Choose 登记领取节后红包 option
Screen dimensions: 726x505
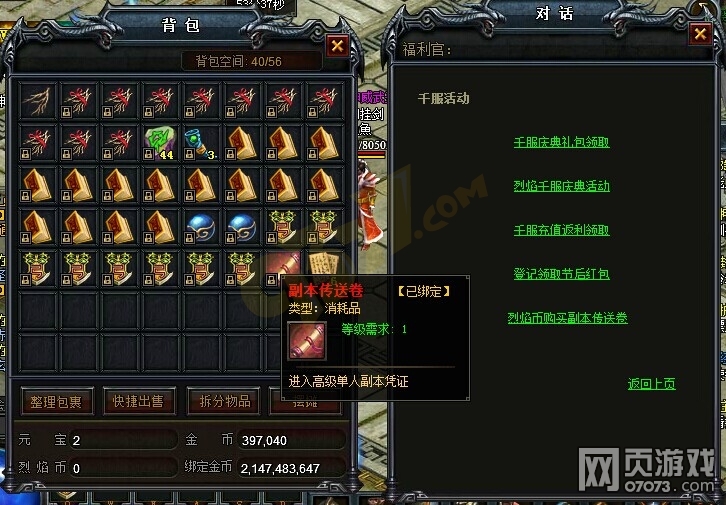(561, 274)
